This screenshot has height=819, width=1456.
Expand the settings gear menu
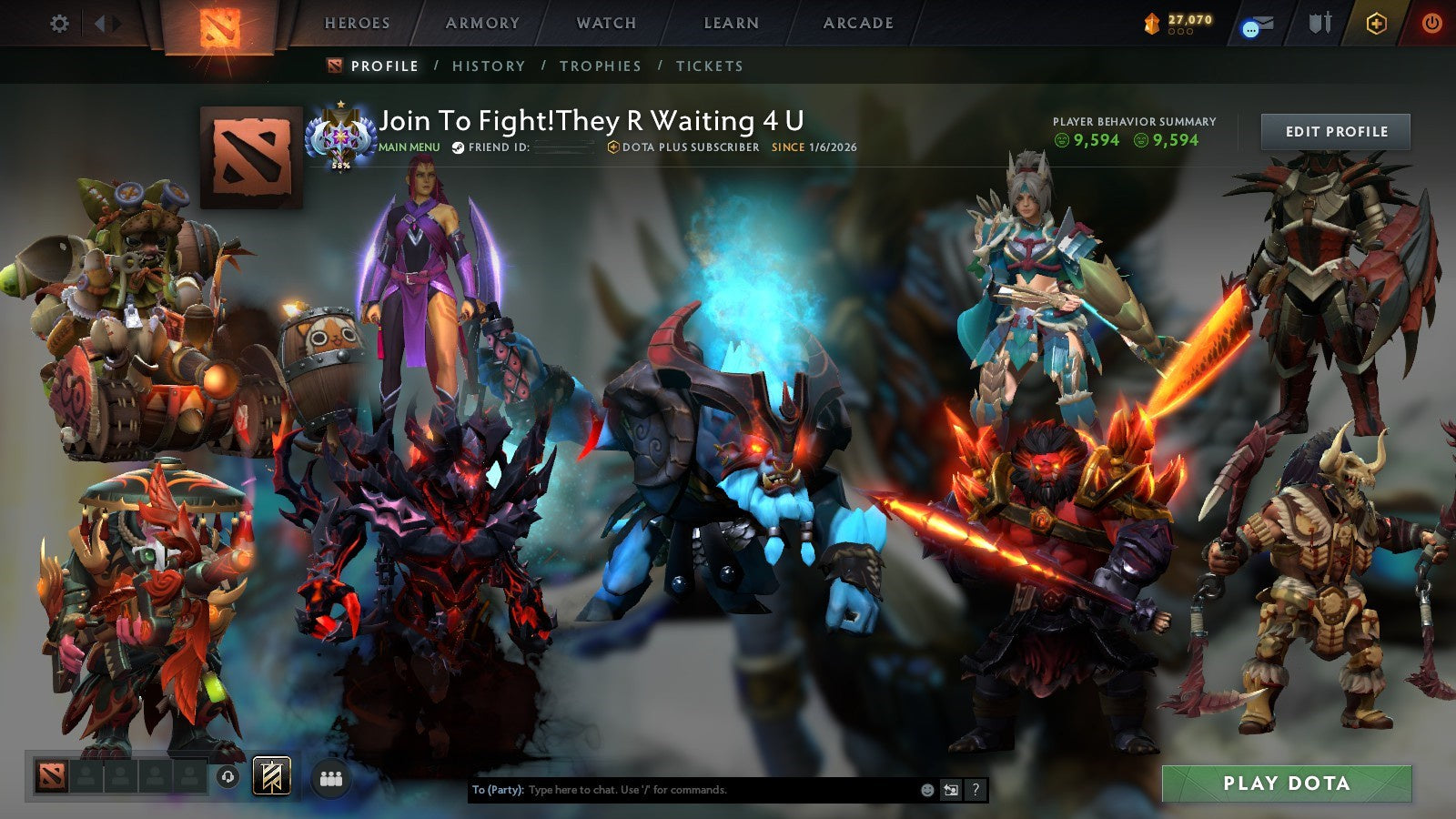click(x=59, y=24)
